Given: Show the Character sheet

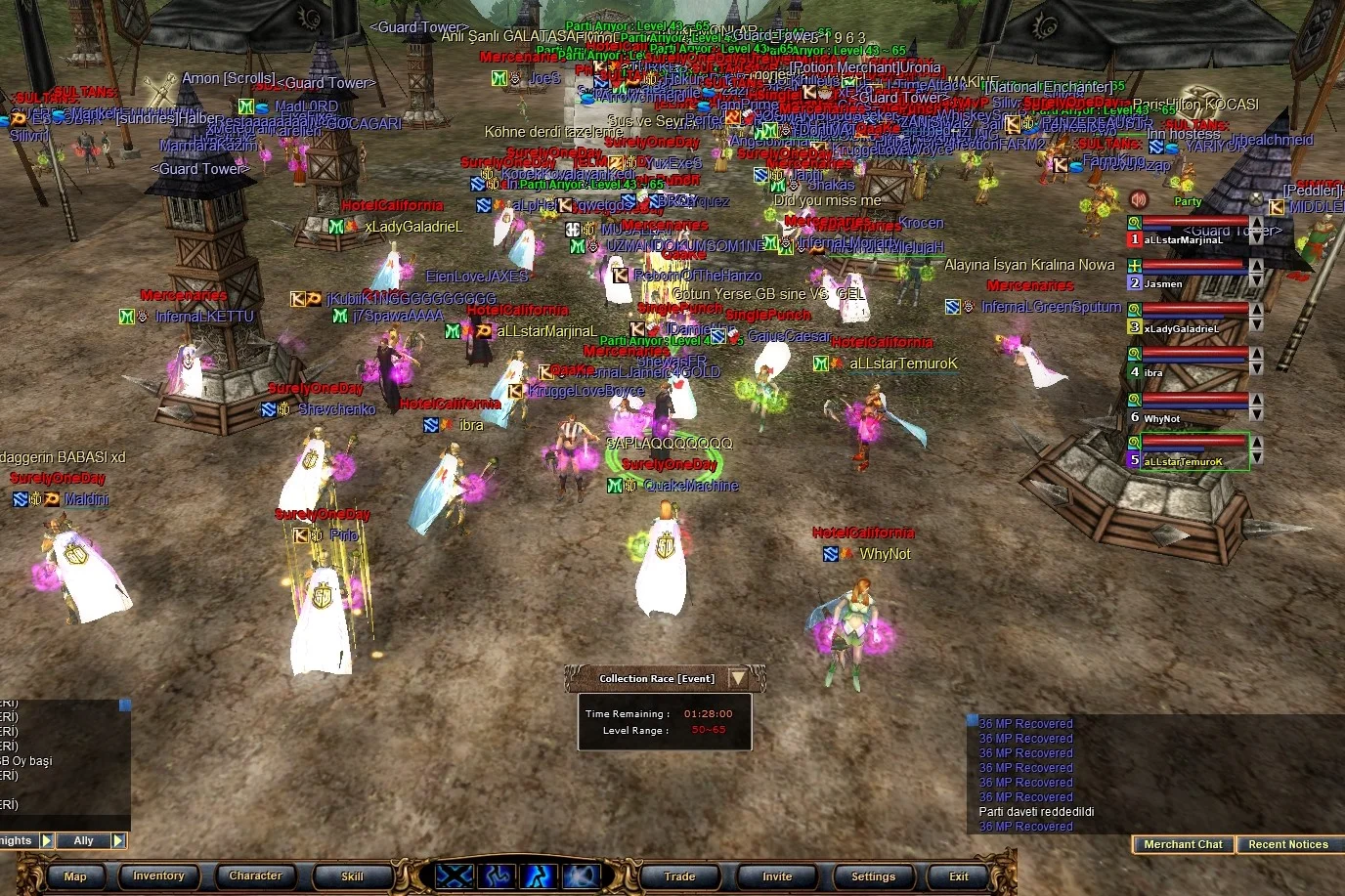Looking at the screenshot, I should coord(255,876).
